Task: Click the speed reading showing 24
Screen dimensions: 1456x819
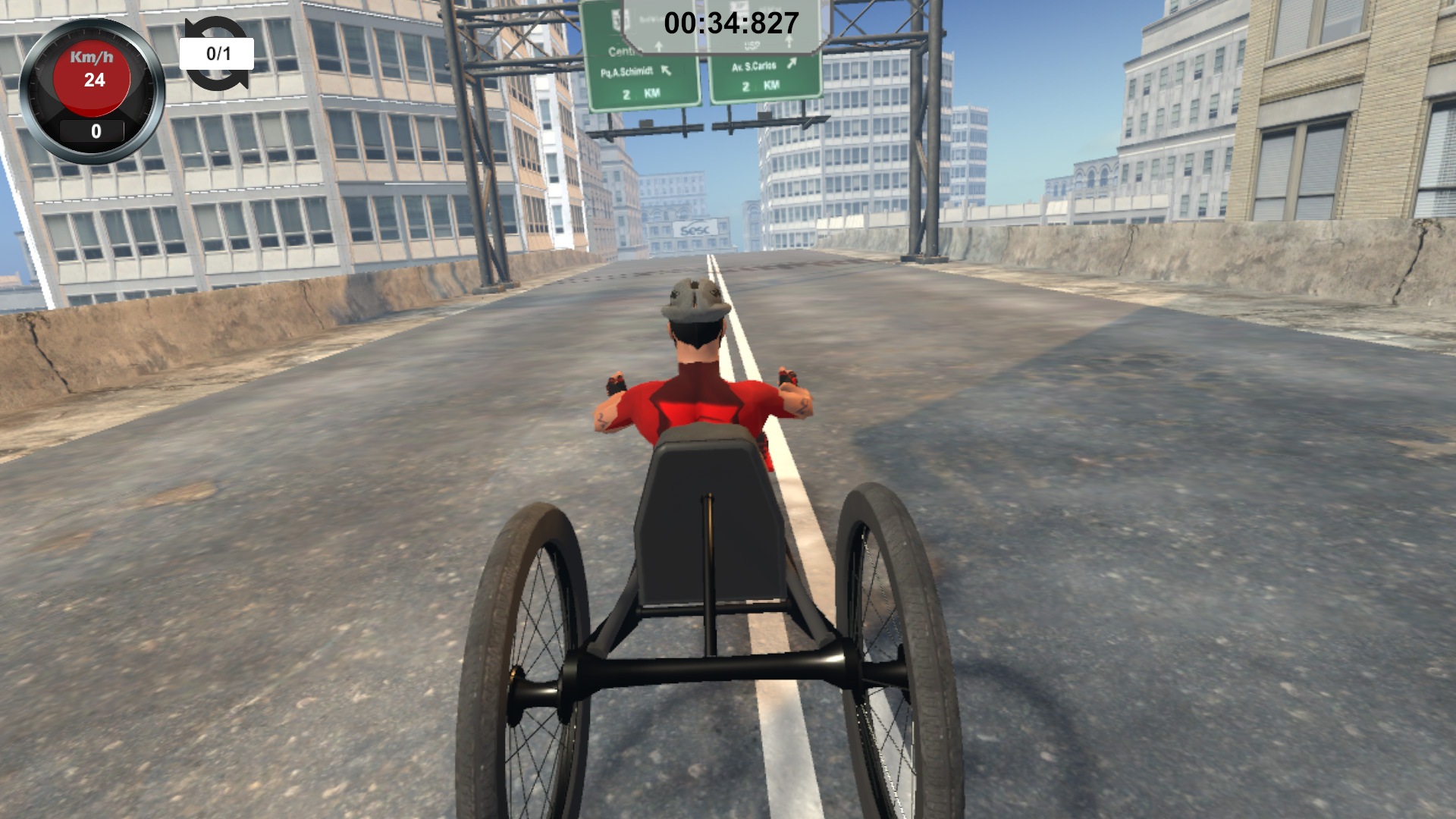Action: [93, 79]
